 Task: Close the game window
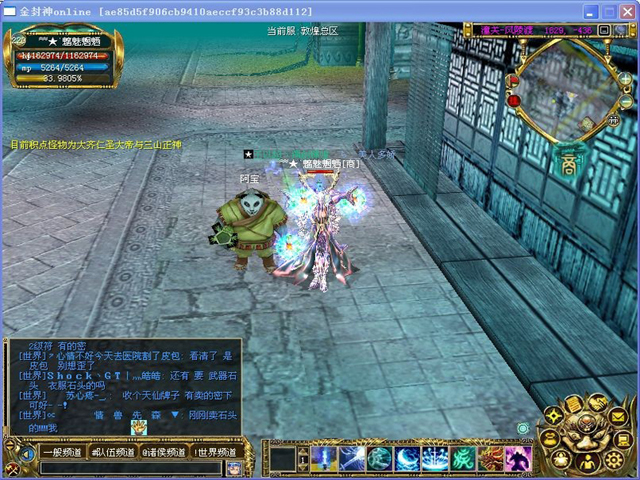coord(627,11)
